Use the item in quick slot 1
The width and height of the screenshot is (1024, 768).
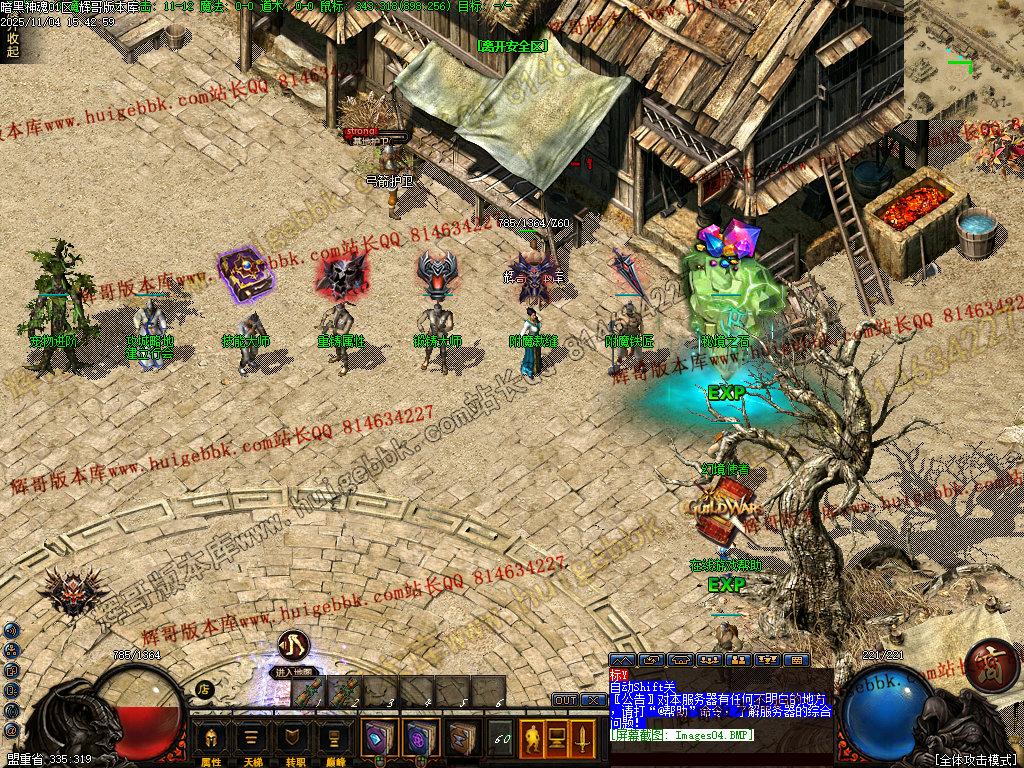tap(307, 691)
